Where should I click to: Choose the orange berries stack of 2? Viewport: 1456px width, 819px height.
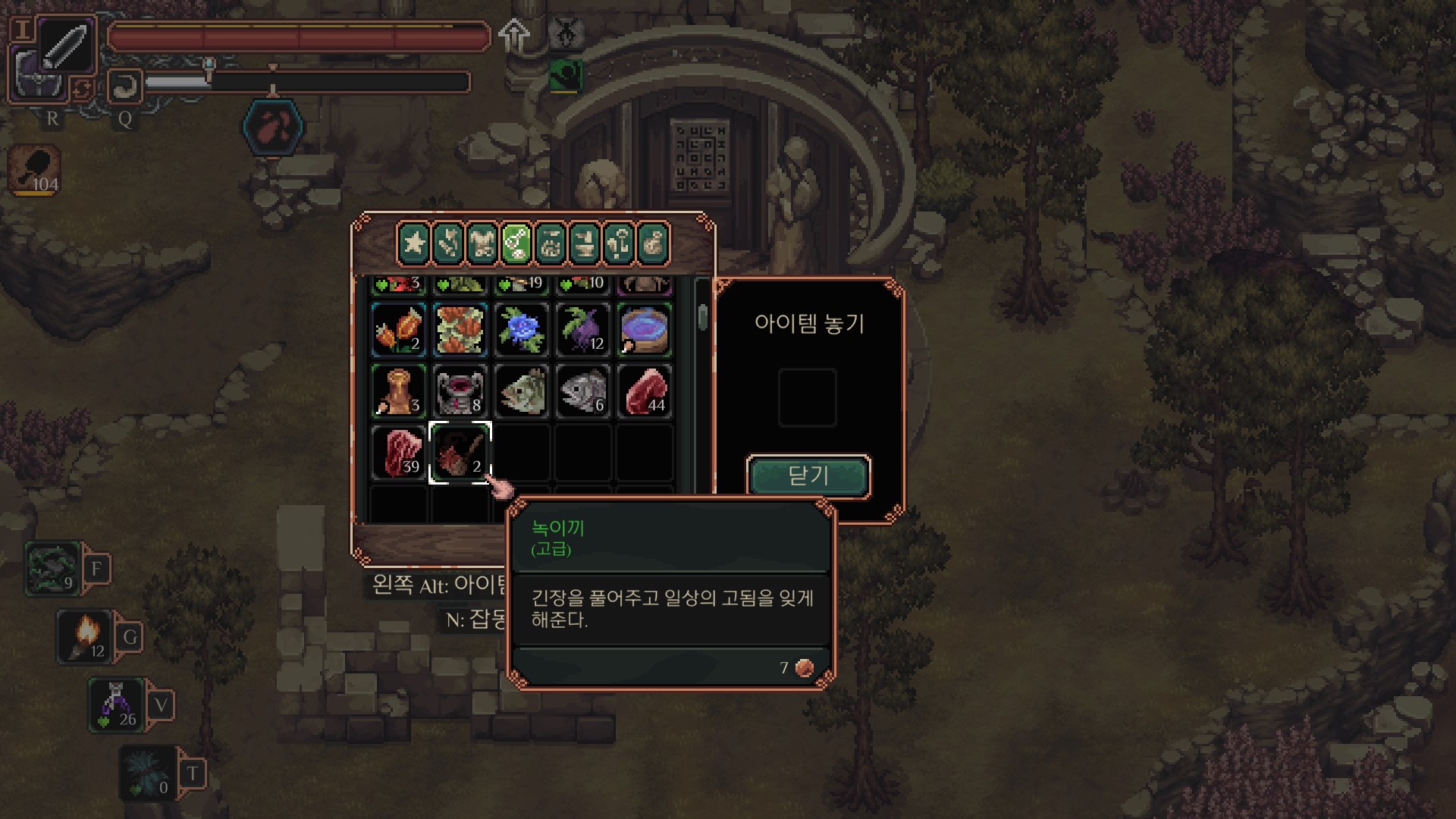coord(399,330)
